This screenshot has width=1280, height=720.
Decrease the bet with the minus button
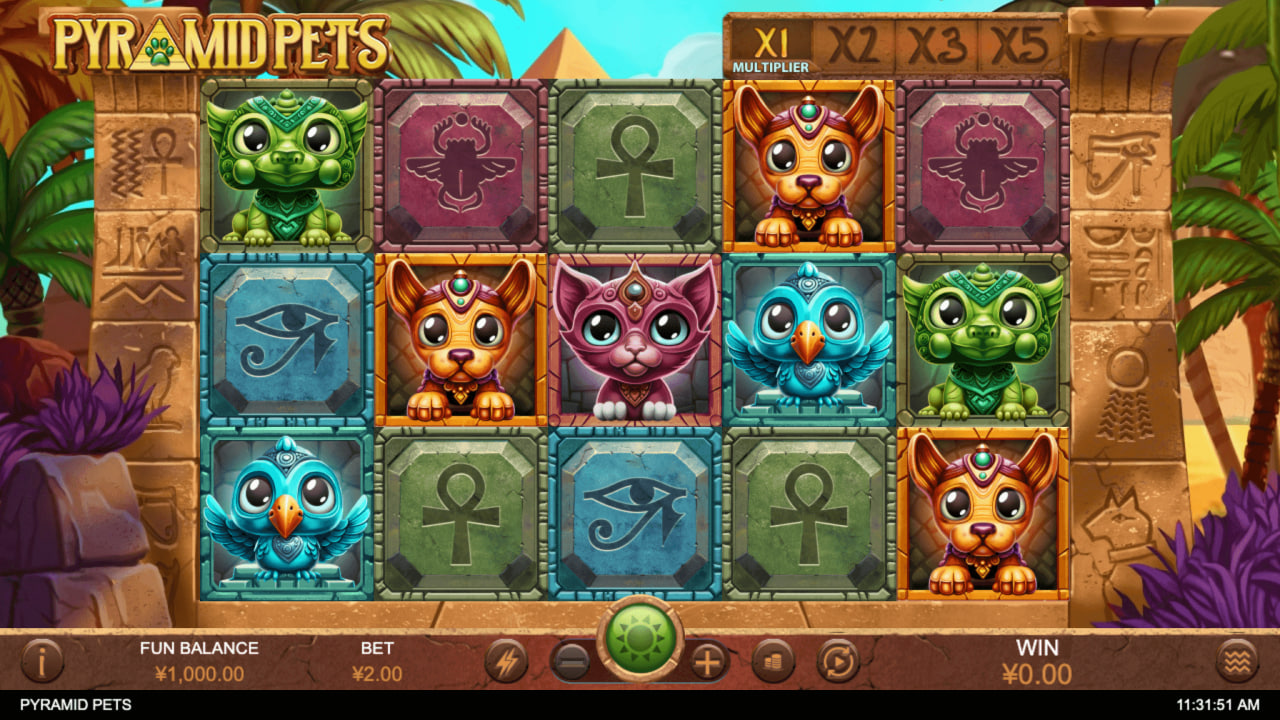pyautogui.click(x=572, y=661)
